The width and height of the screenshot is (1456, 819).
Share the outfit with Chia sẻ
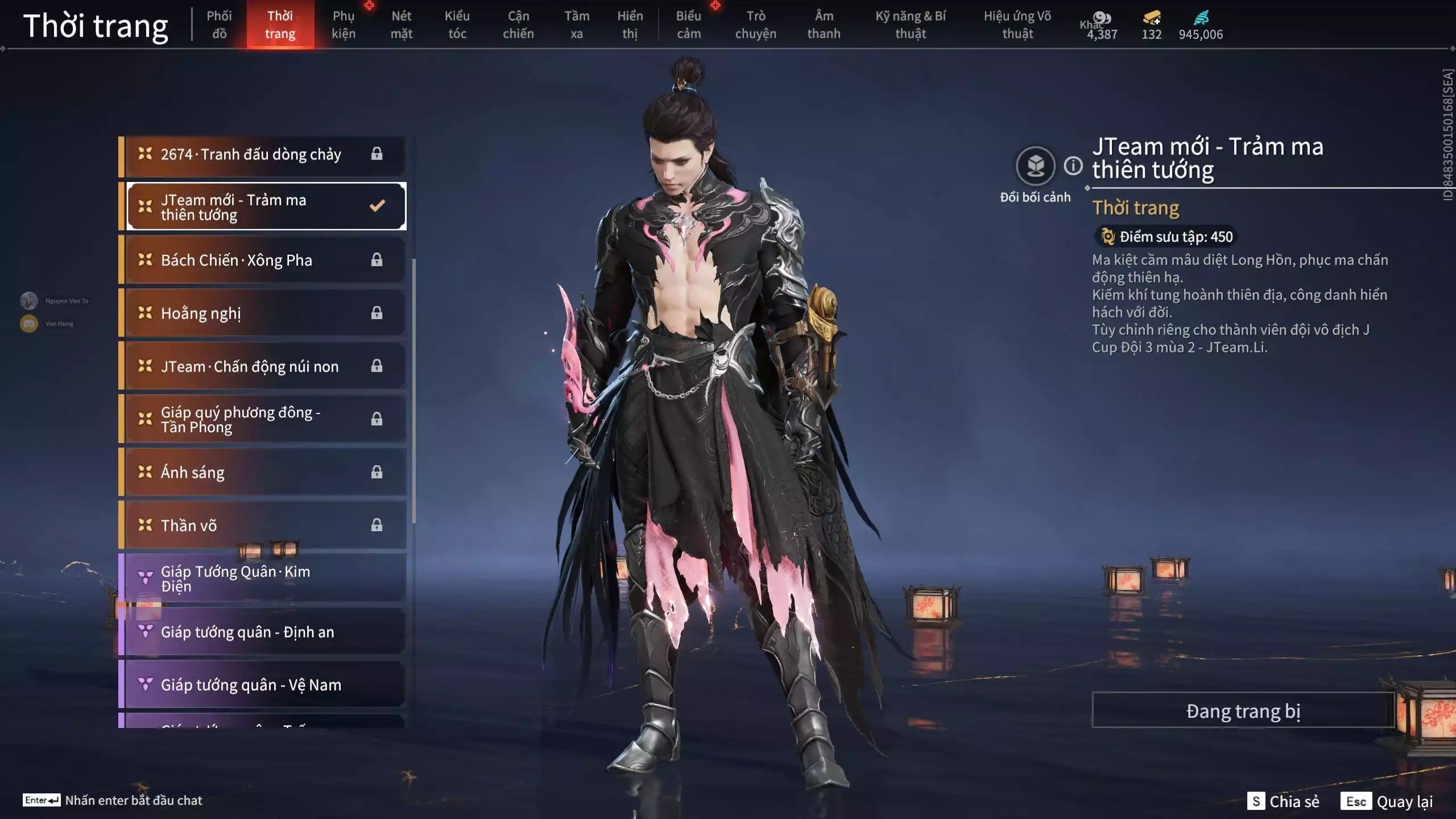pos(1283,801)
